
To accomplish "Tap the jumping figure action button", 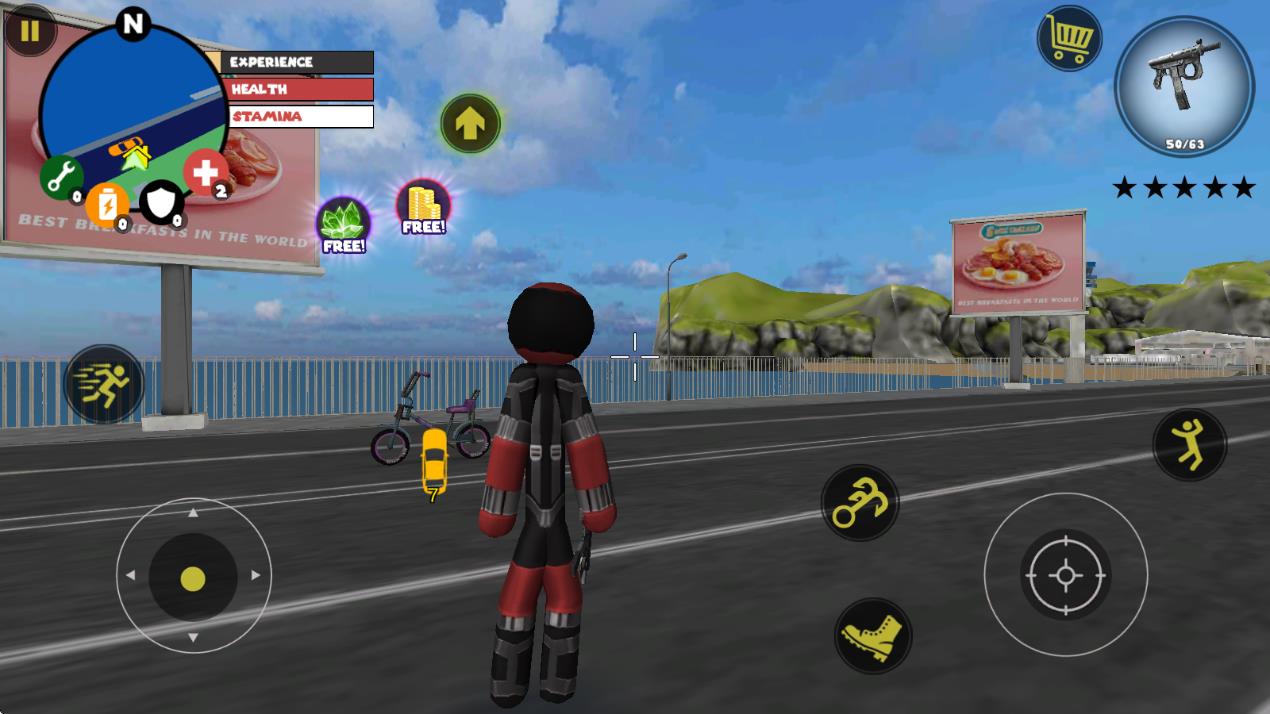I will tap(1189, 444).
